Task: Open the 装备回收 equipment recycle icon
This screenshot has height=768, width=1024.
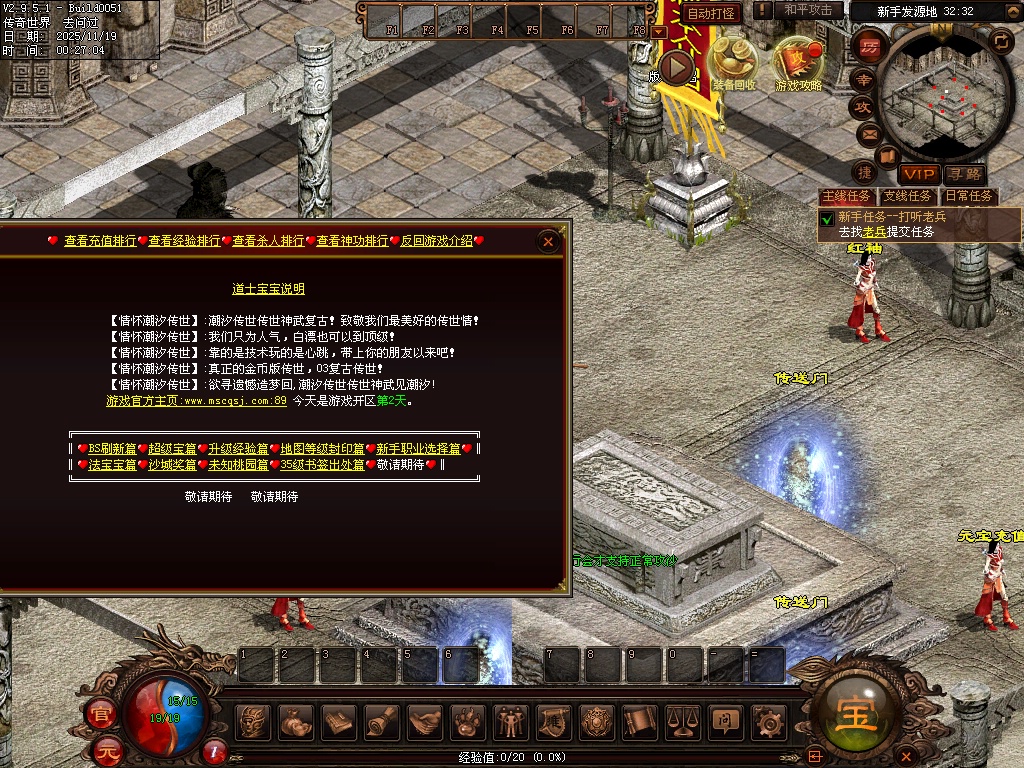Action: [x=734, y=62]
